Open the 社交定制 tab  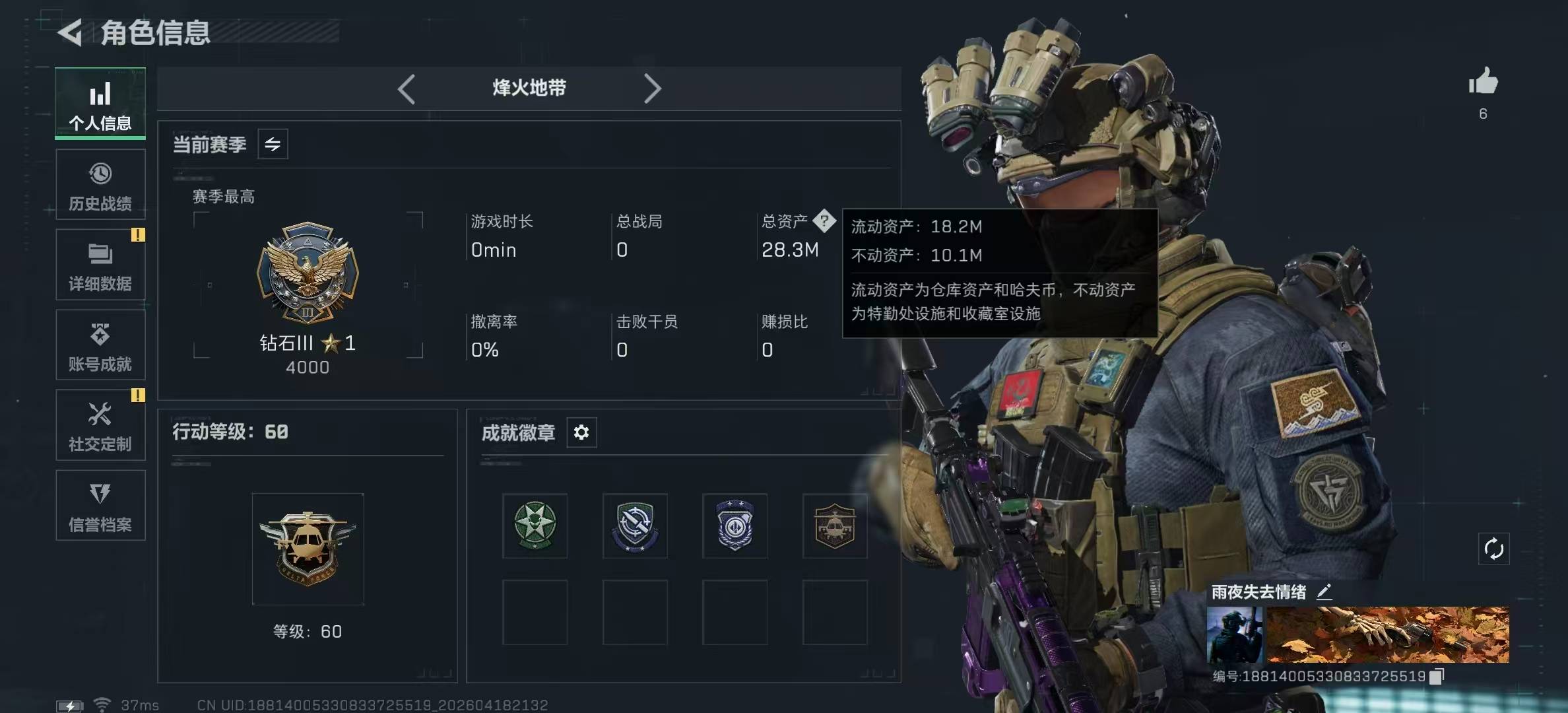click(100, 425)
